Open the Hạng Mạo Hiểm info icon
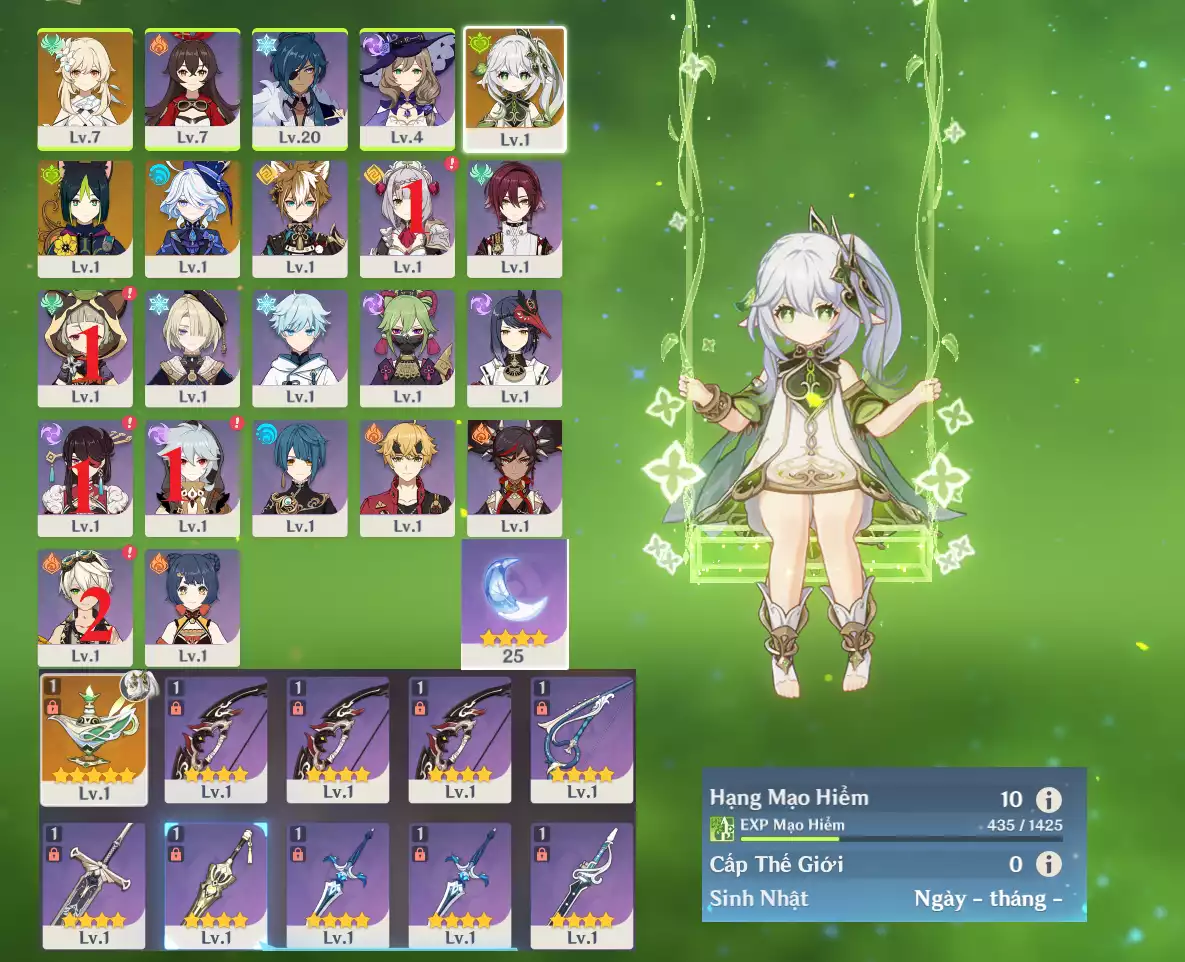 coord(1048,799)
